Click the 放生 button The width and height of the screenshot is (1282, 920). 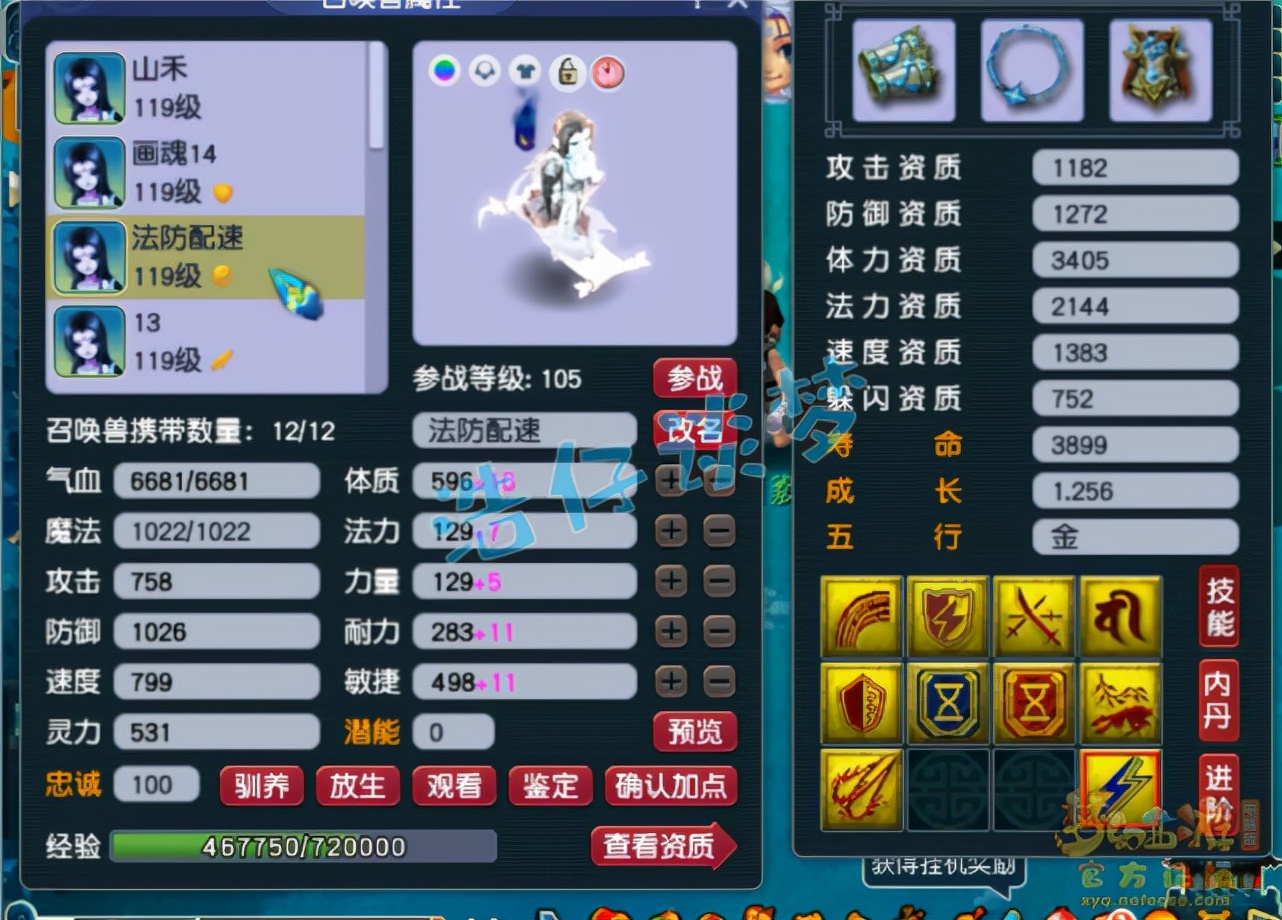357,787
